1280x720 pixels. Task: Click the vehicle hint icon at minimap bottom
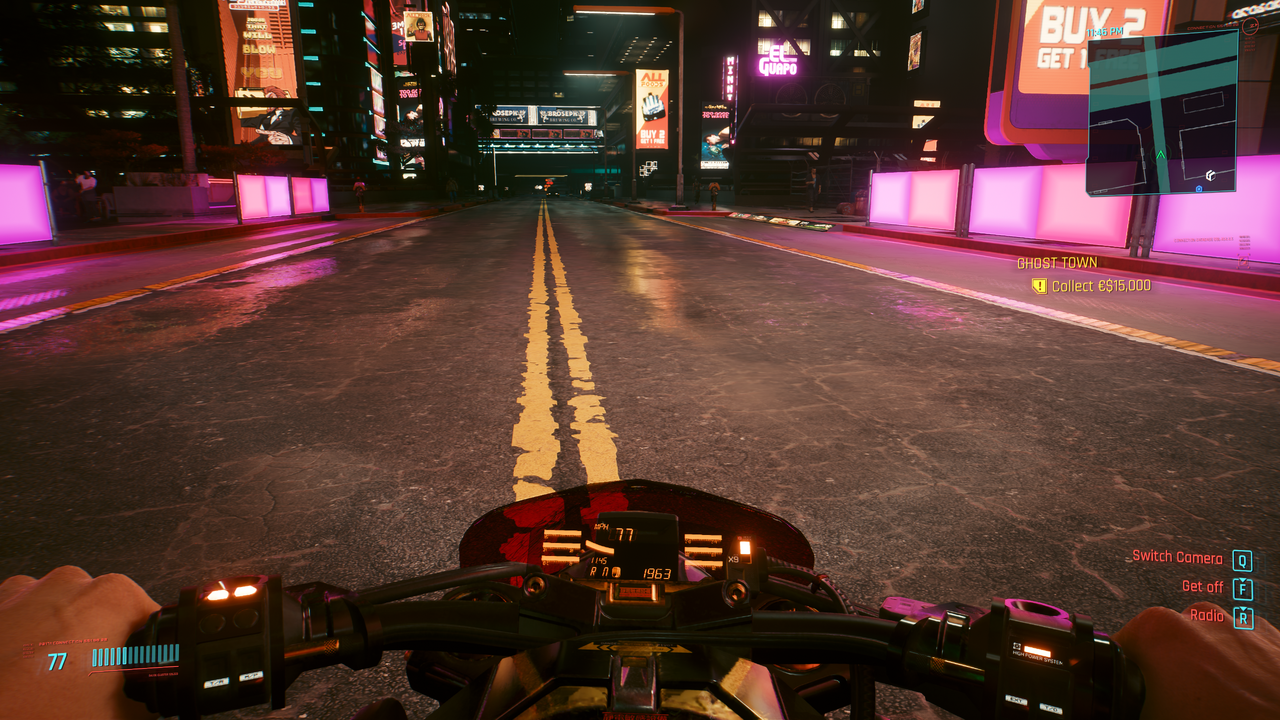[1198, 189]
